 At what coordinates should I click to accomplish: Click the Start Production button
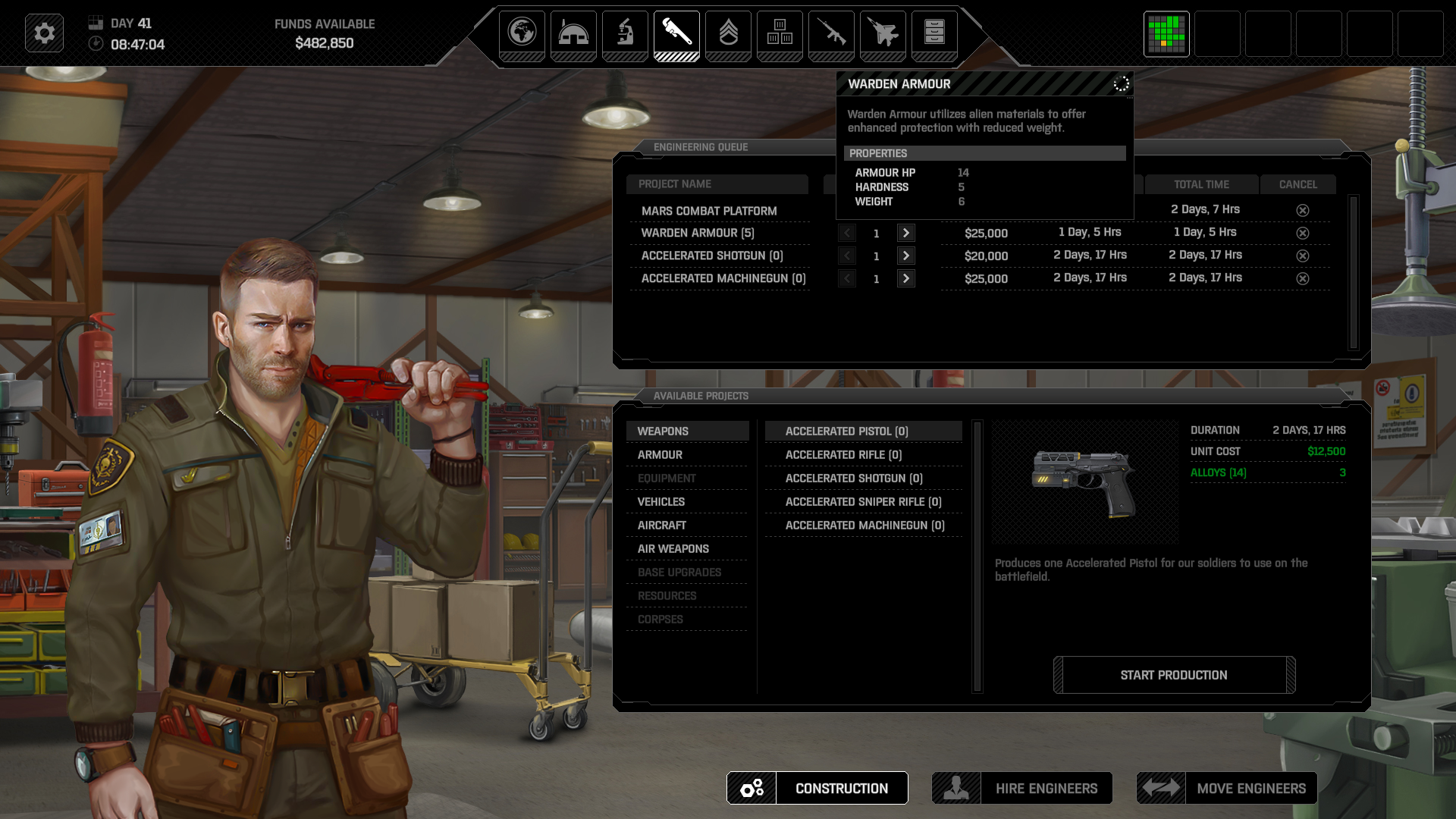[1174, 675]
